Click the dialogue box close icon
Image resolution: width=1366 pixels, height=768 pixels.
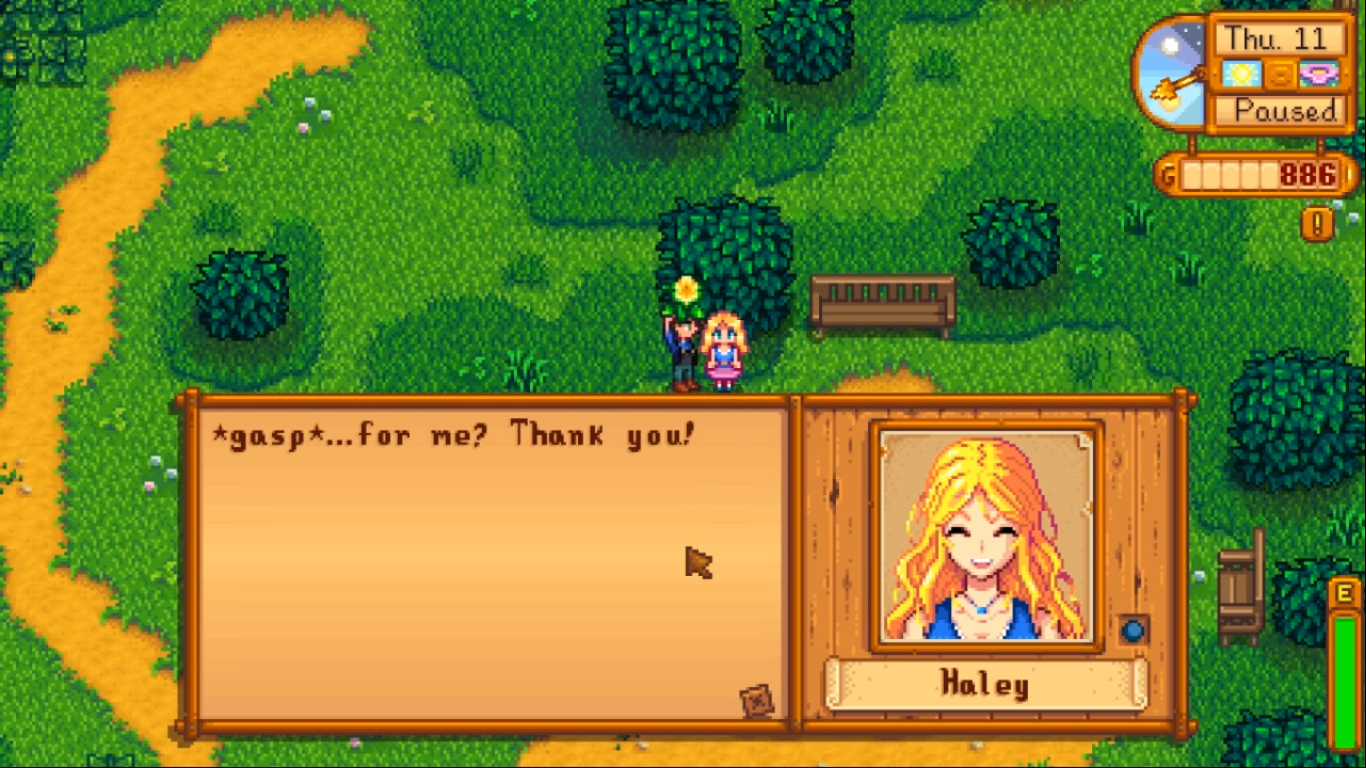point(757,700)
